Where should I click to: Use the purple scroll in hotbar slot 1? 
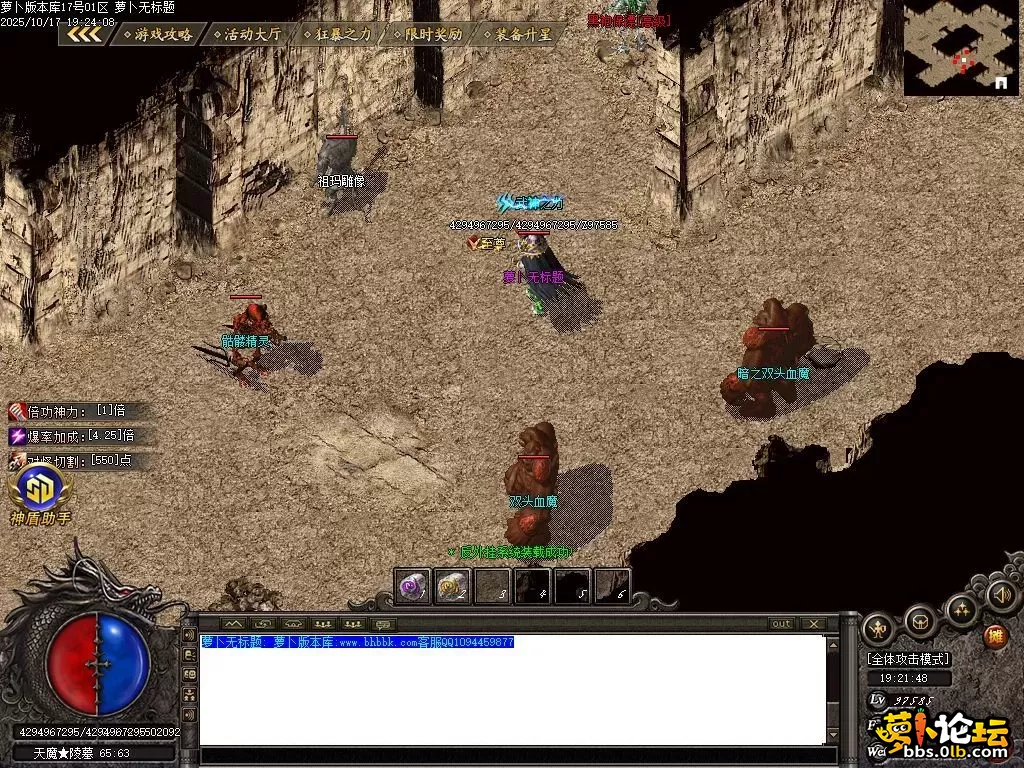(x=413, y=587)
